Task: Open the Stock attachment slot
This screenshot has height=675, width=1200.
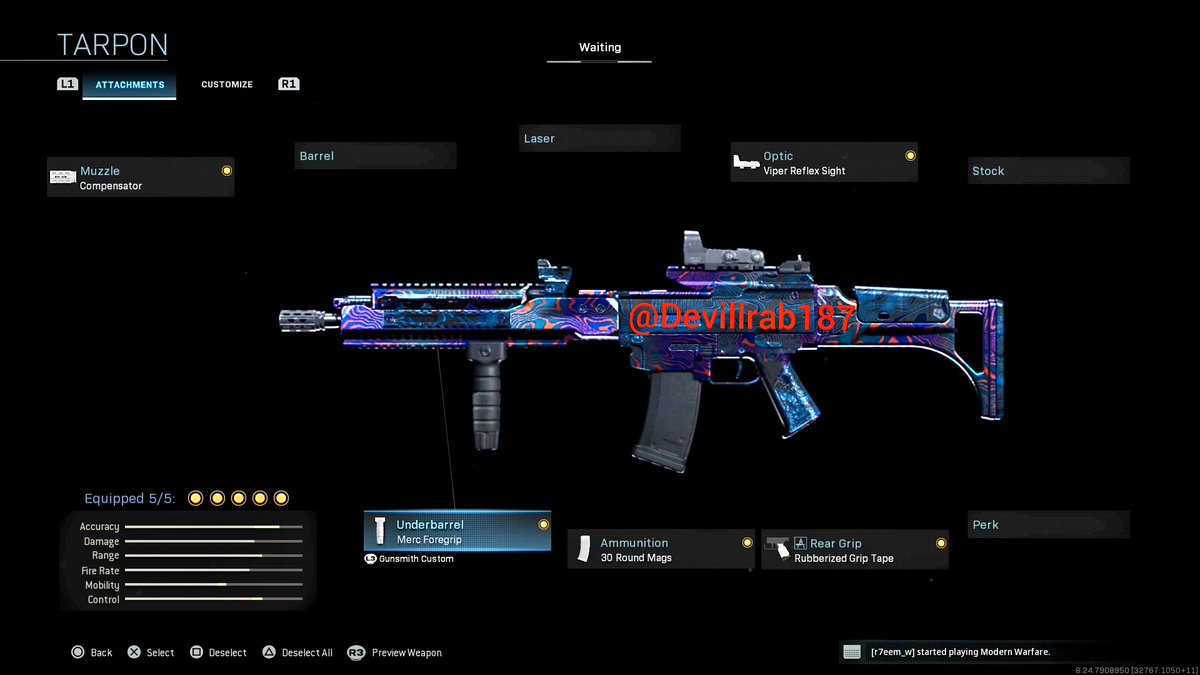Action: click(1048, 171)
